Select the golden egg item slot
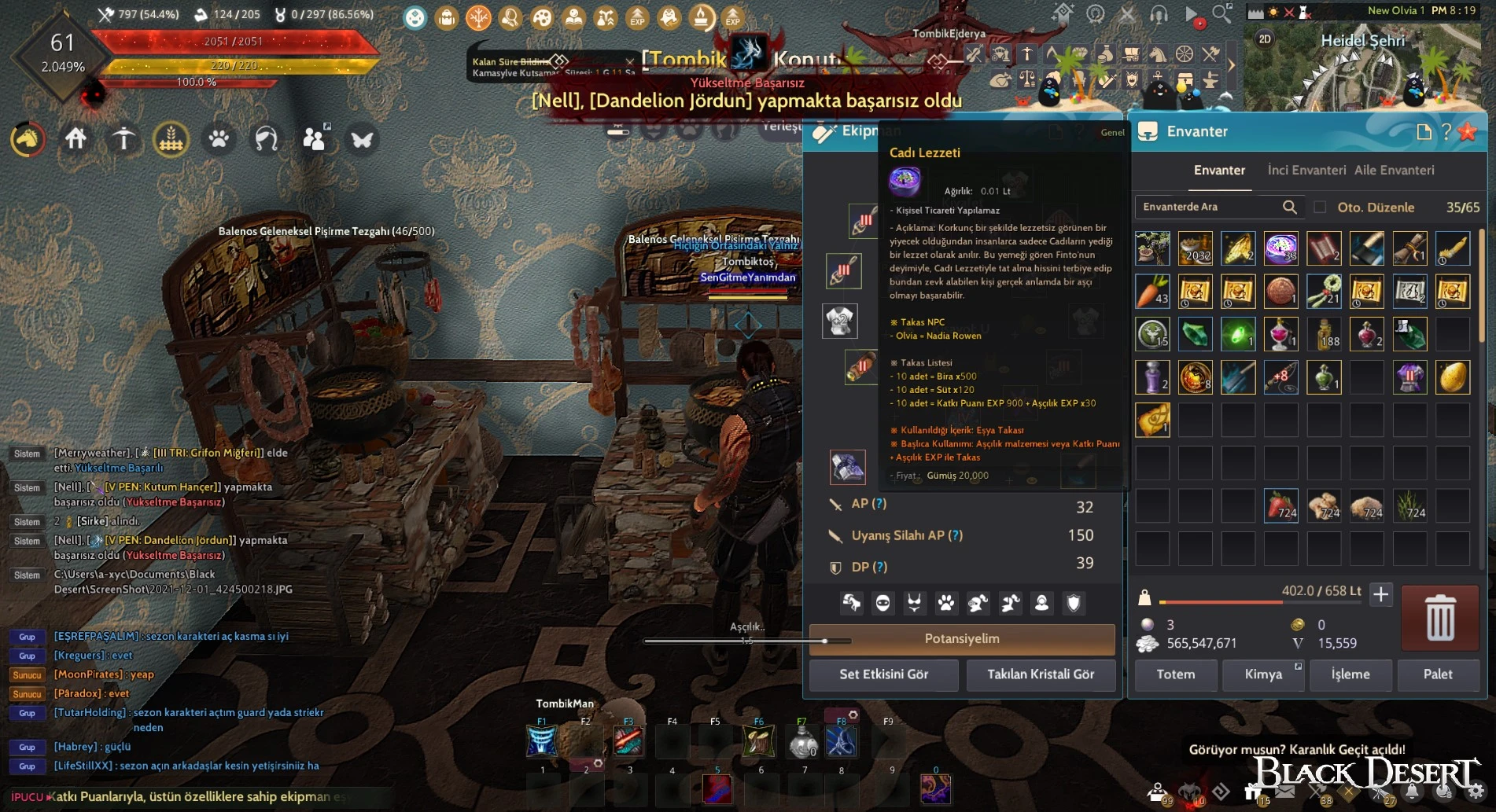Viewport: 1496px width, 812px height. click(x=1453, y=377)
